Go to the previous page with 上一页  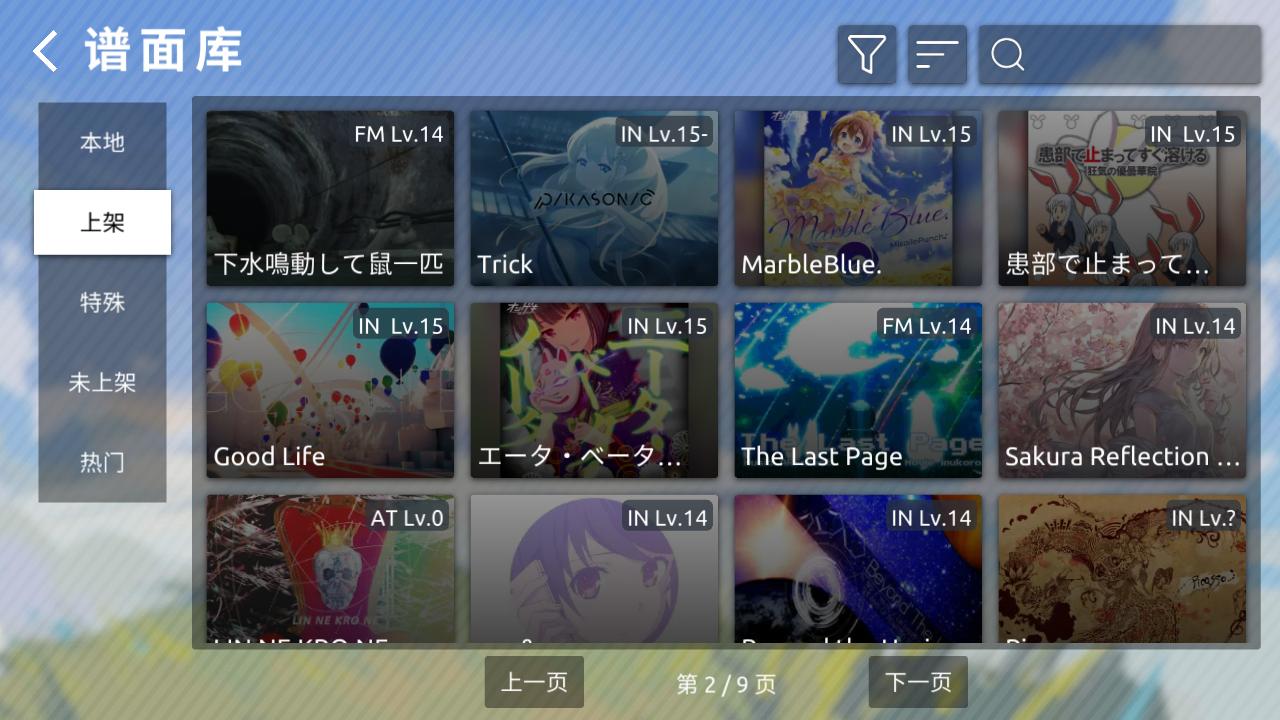pyautogui.click(x=534, y=682)
